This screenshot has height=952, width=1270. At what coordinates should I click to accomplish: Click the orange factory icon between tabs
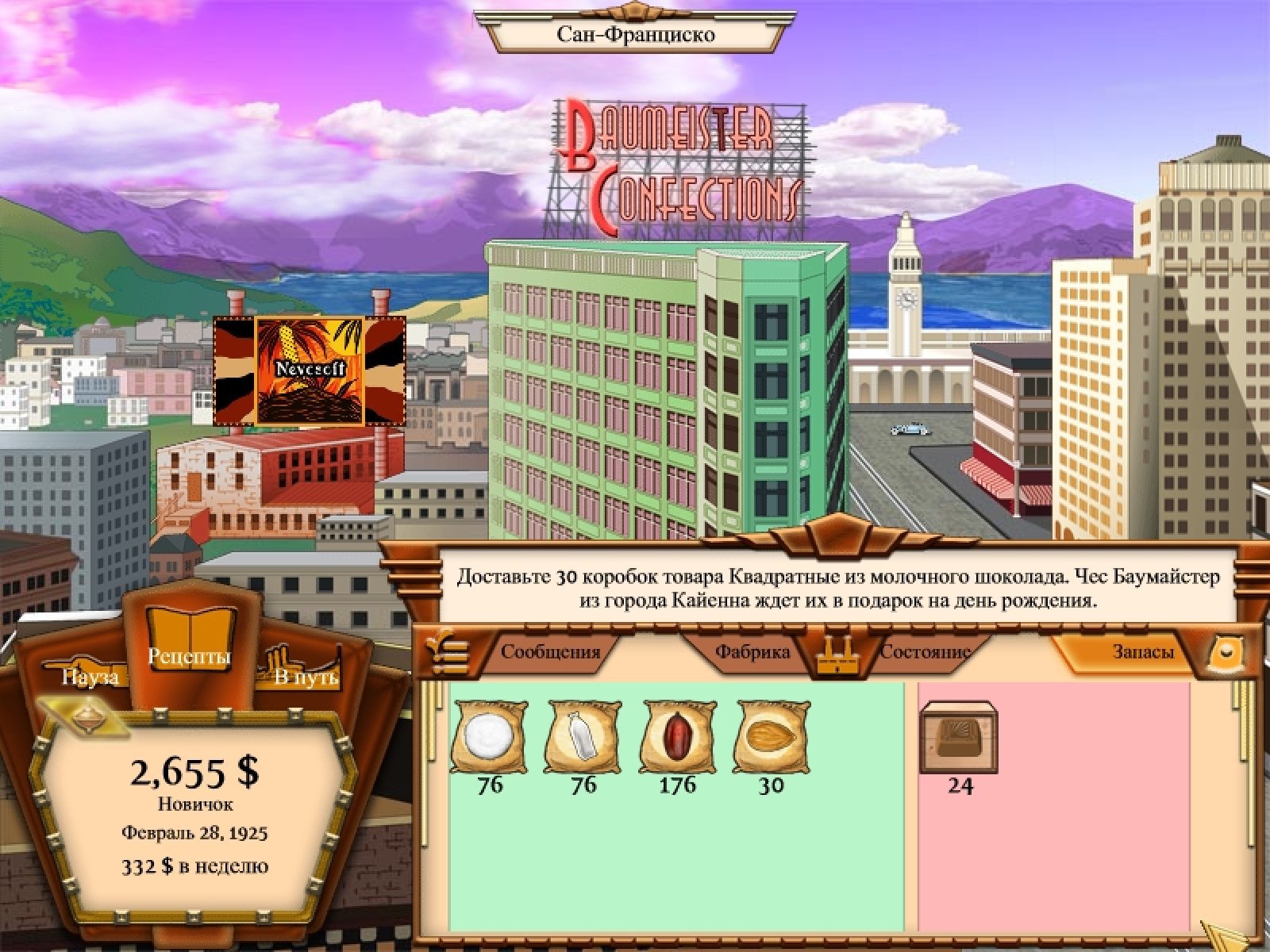[x=833, y=656]
